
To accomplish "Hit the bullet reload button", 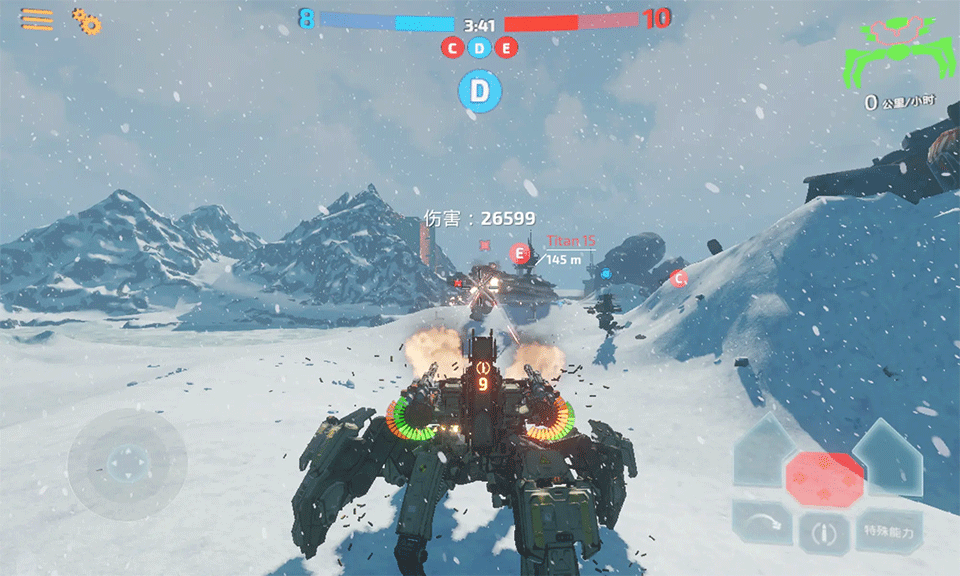I will (824, 533).
